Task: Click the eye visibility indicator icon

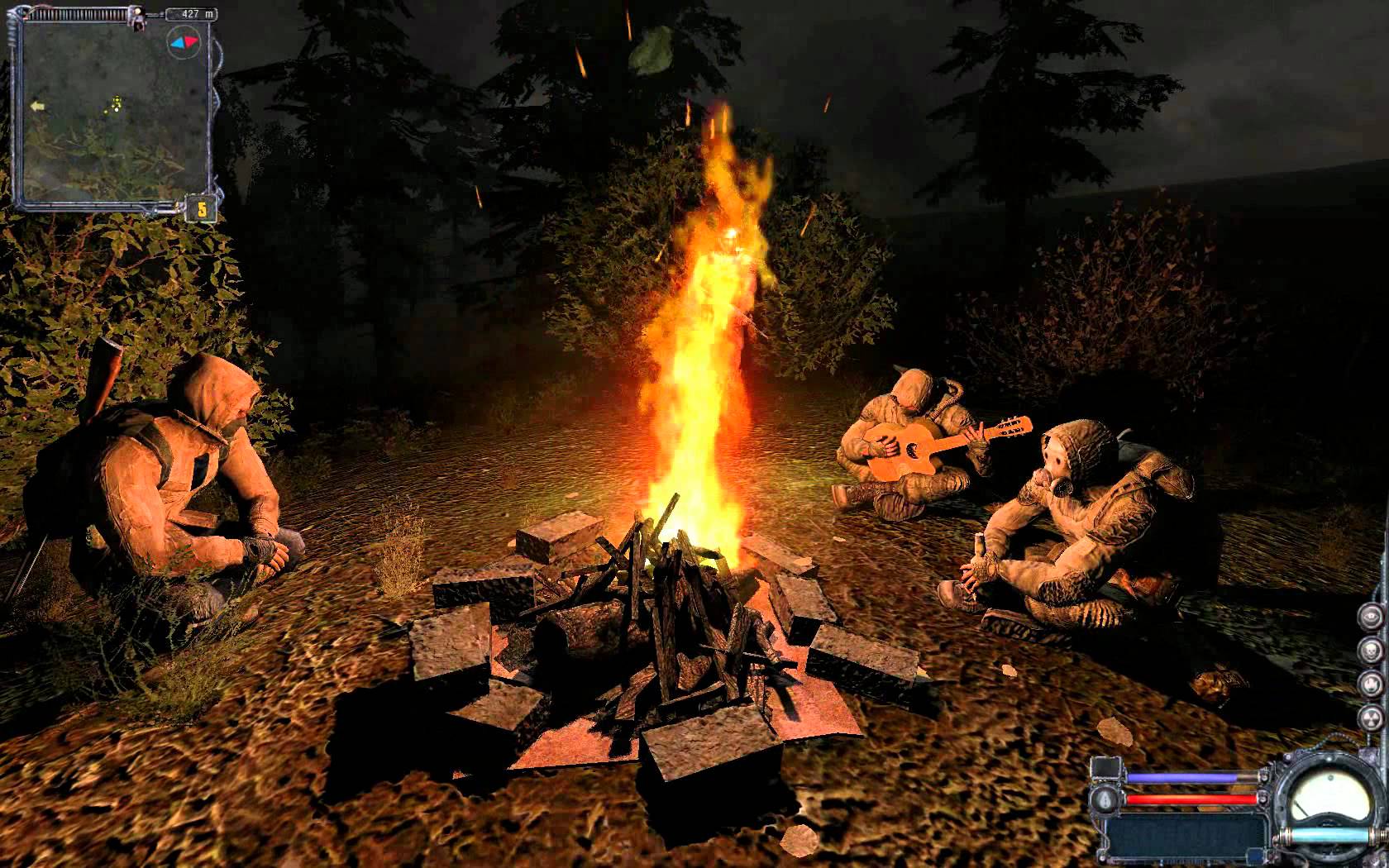Action: click(x=1372, y=614)
